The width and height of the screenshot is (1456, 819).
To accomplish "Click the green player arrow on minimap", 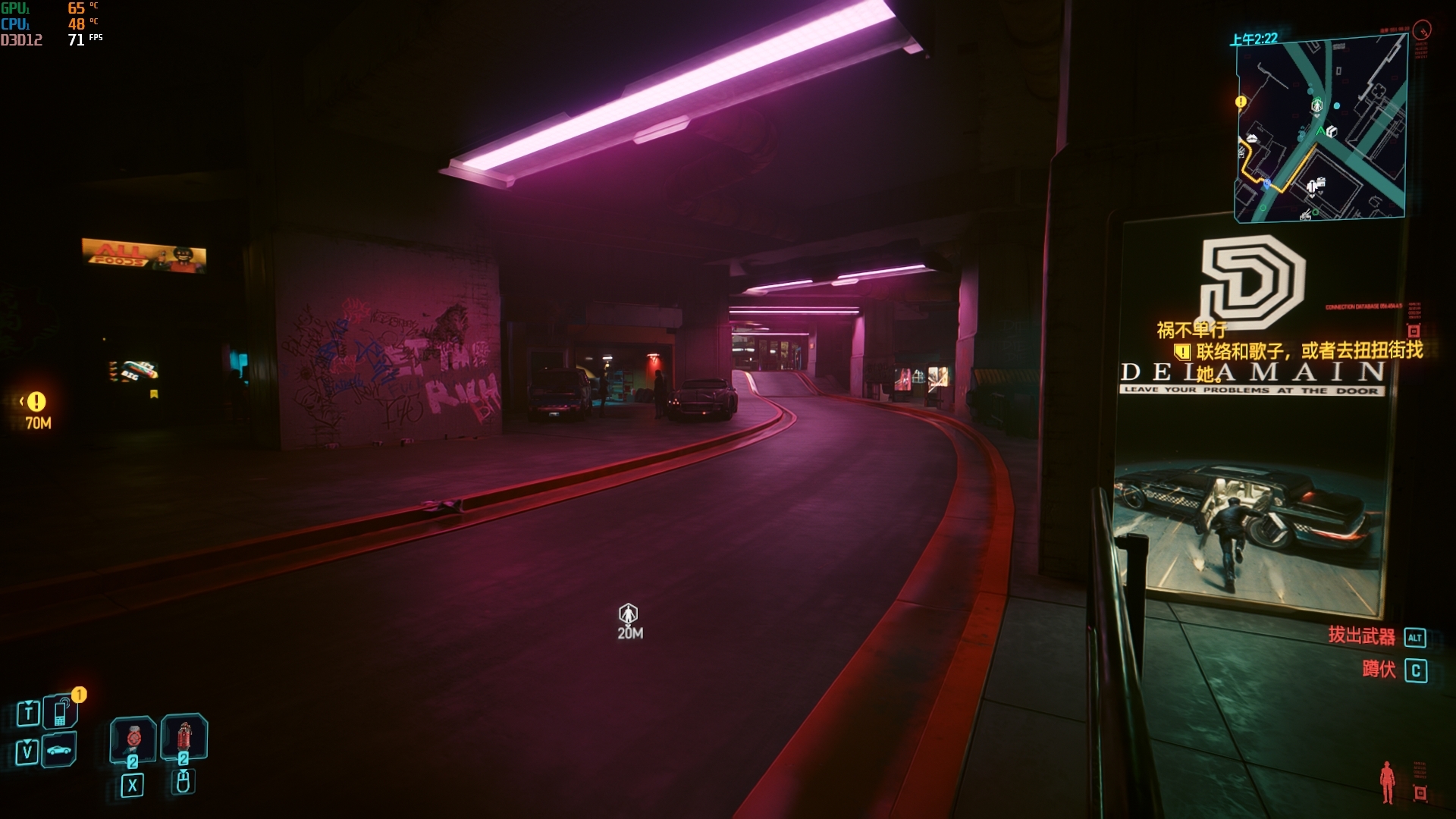I will pos(1321,132).
